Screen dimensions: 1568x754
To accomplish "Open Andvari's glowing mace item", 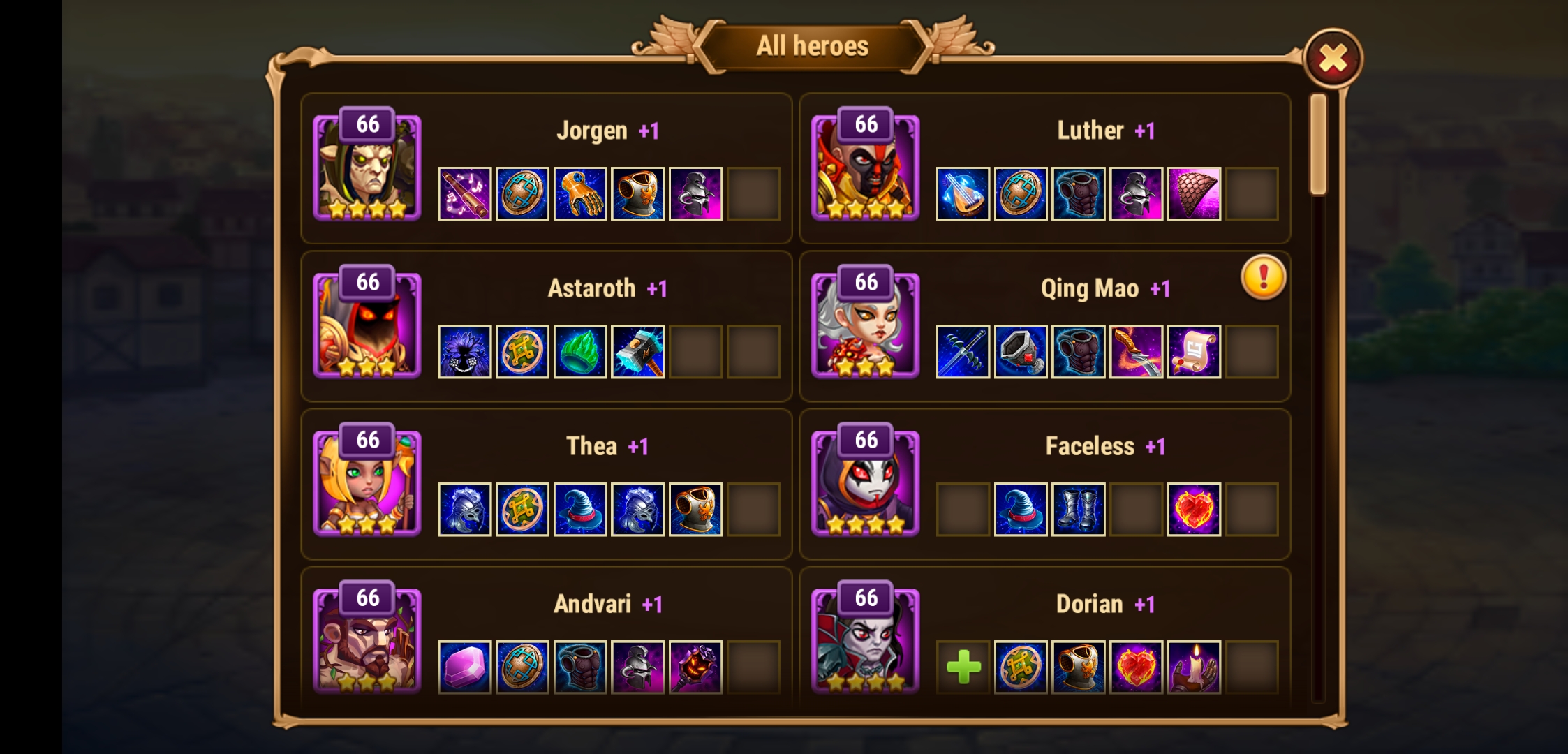I will [697, 667].
